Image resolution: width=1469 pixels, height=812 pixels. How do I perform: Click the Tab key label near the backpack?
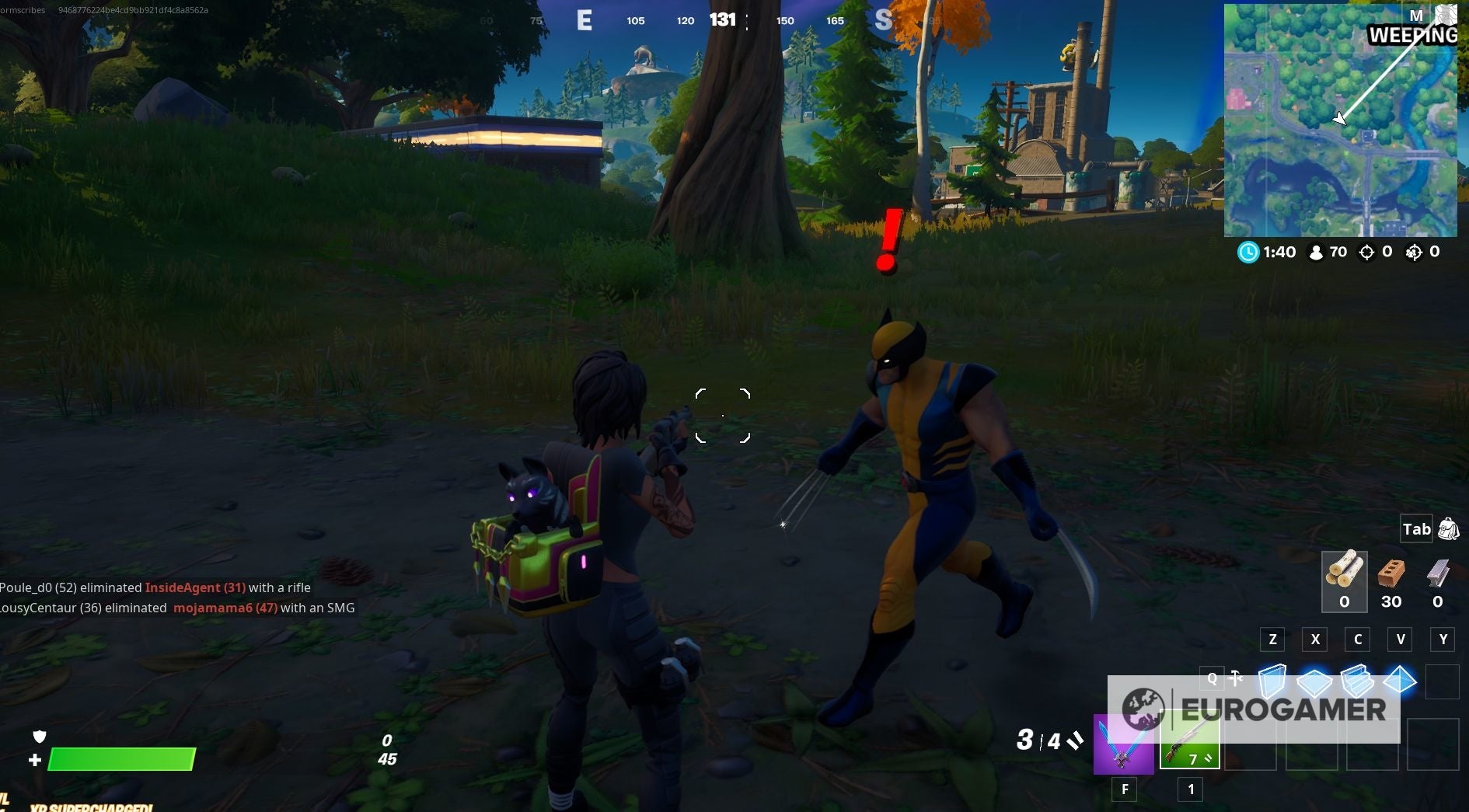point(1416,528)
